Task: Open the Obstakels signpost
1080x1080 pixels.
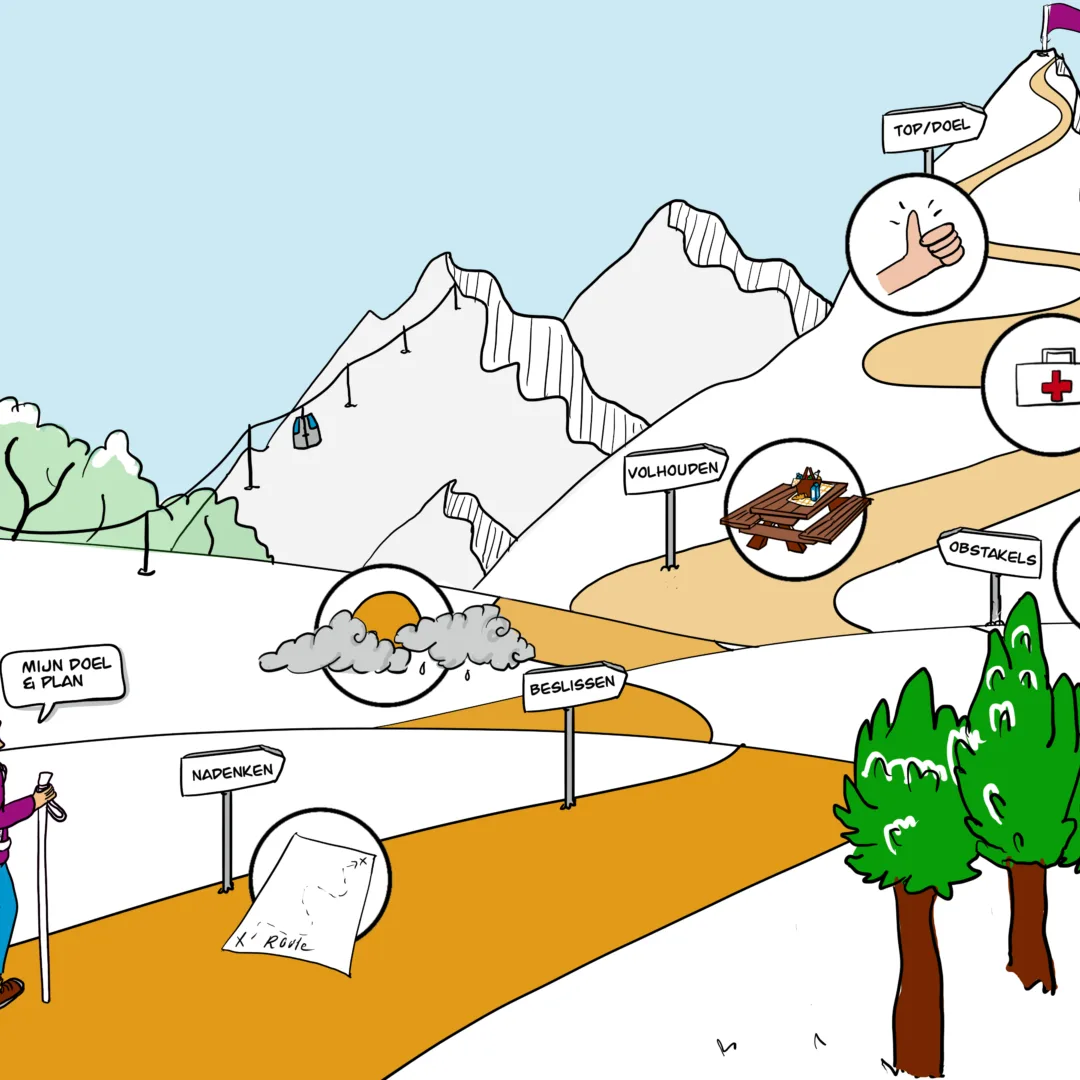Action: pyautogui.click(x=990, y=553)
